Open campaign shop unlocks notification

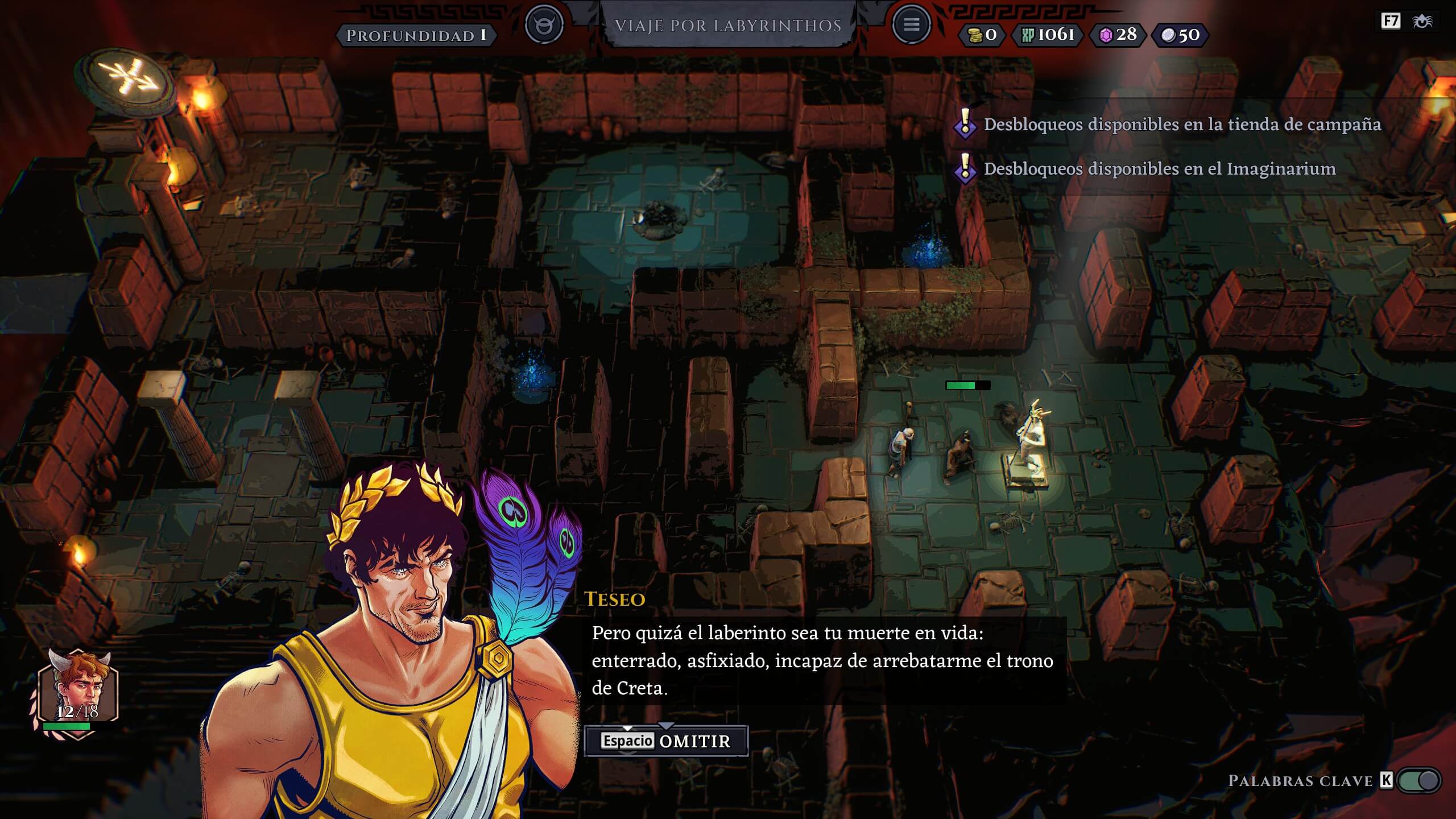(x=1182, y=125)
